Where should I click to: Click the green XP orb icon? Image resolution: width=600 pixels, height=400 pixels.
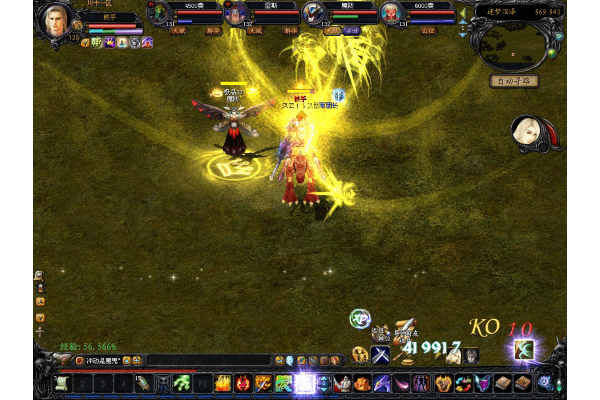(x=359, y=318)
